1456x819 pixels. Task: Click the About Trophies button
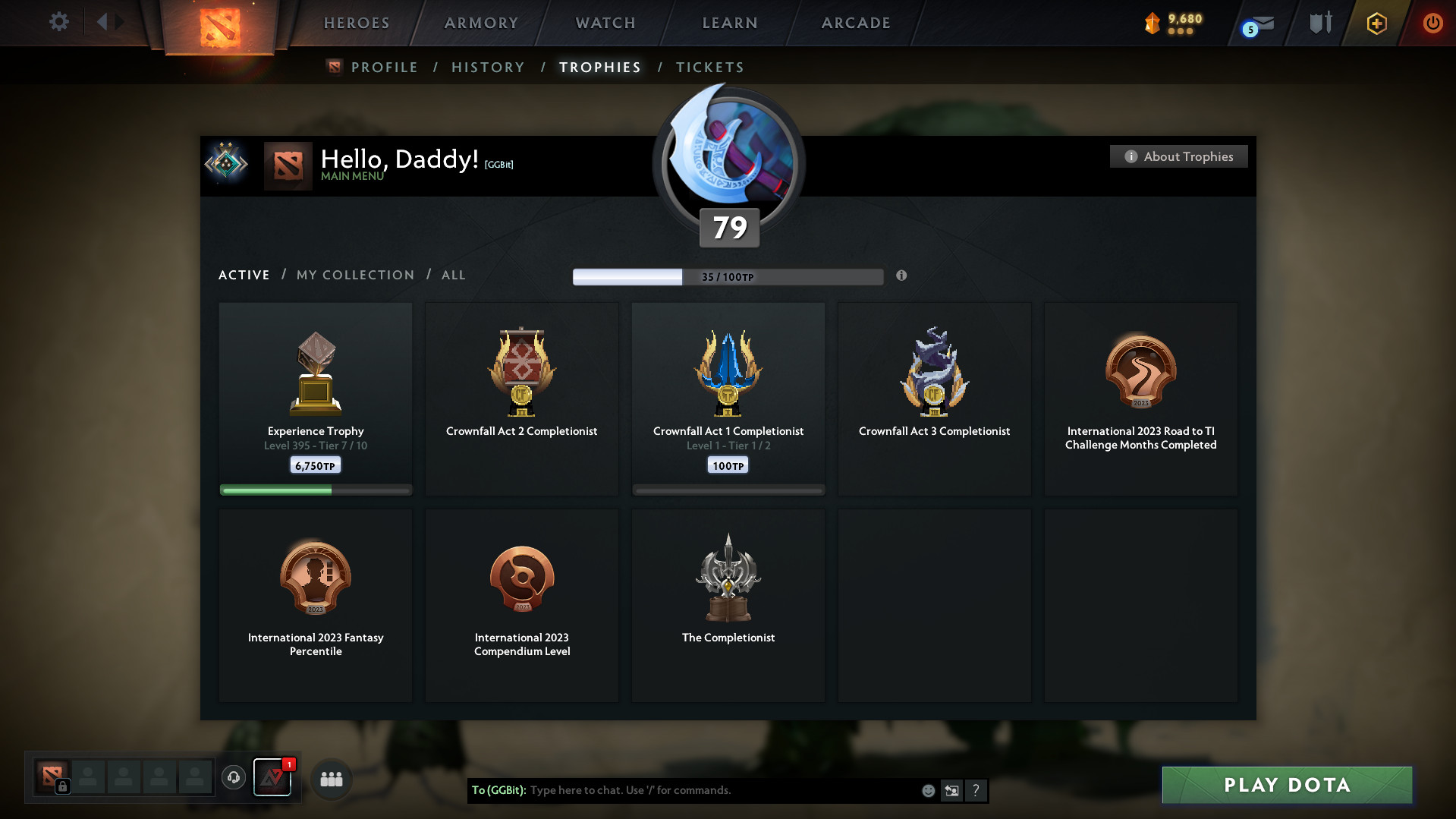[x=1178, y=156]
